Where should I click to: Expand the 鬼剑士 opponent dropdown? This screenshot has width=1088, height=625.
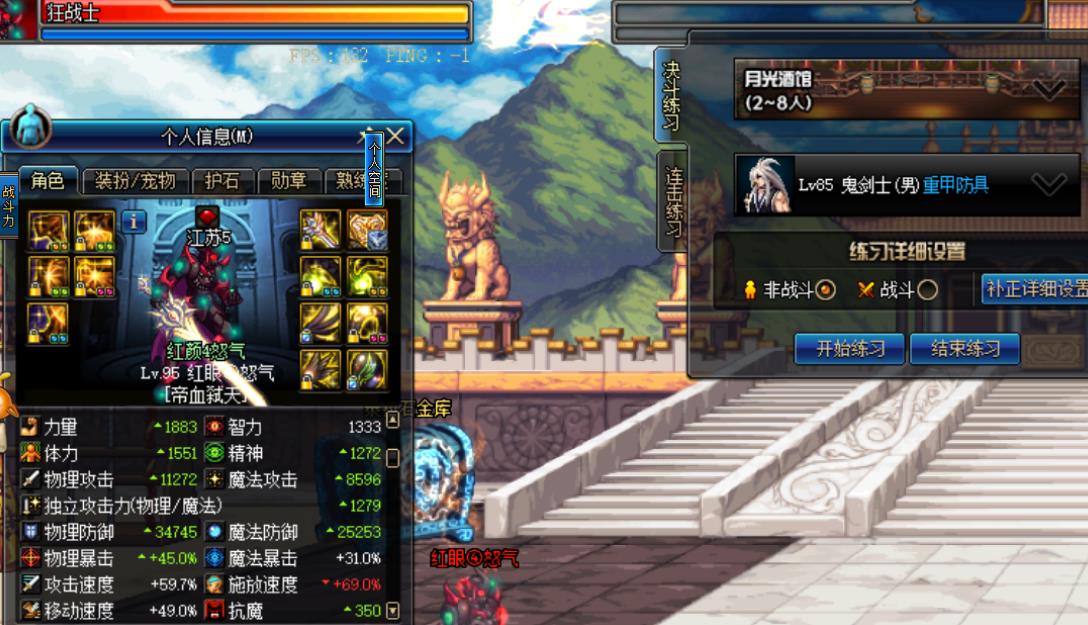pyautogui.click(x=1049, y=185)
